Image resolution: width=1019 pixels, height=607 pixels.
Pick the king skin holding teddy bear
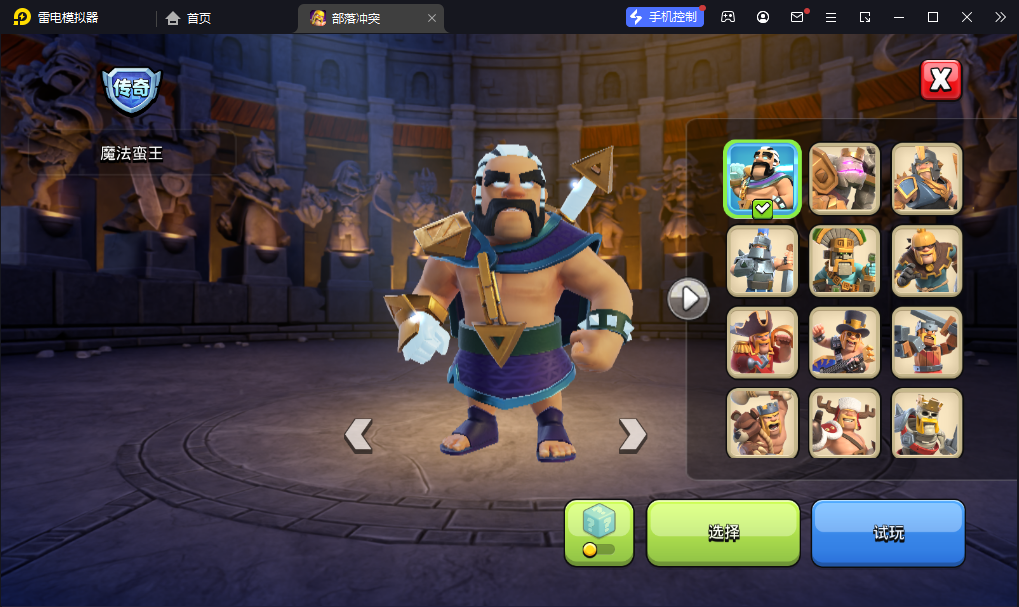point(762,423)
